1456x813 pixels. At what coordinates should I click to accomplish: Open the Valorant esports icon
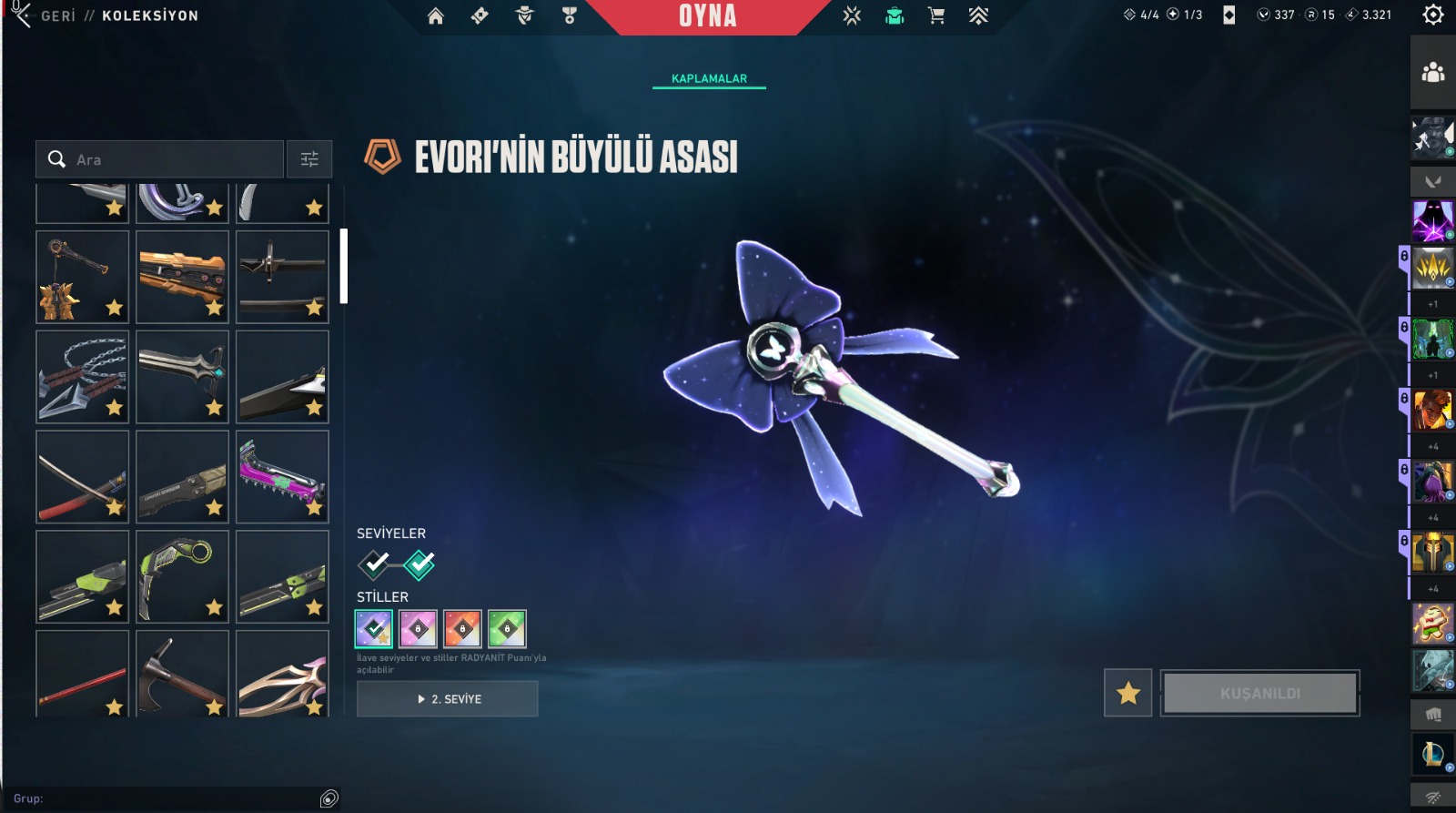[850, 15]
